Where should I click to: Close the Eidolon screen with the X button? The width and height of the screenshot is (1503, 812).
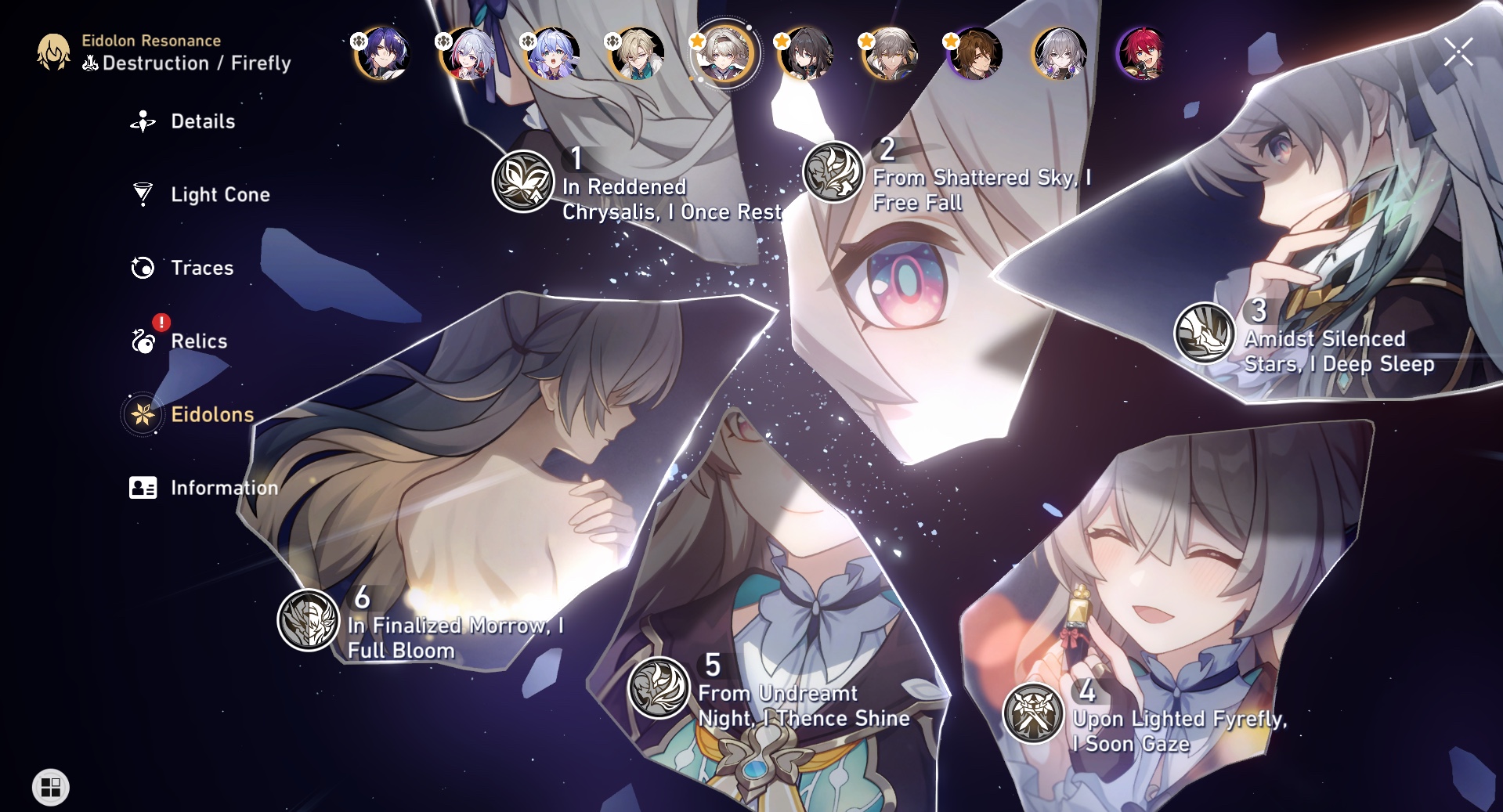[1458, 52]
